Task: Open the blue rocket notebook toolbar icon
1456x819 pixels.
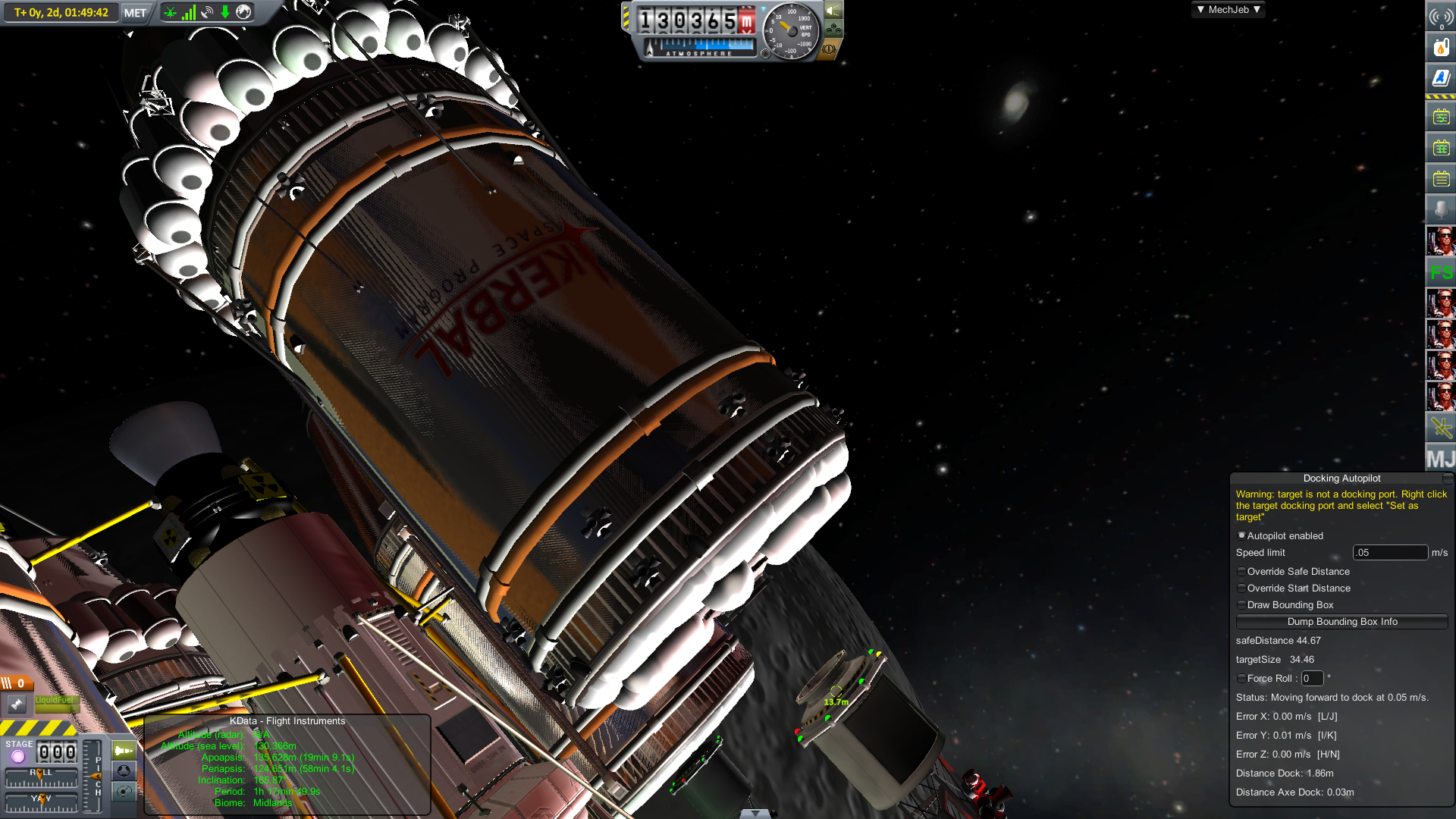Action: click(x=1440, y=77)
